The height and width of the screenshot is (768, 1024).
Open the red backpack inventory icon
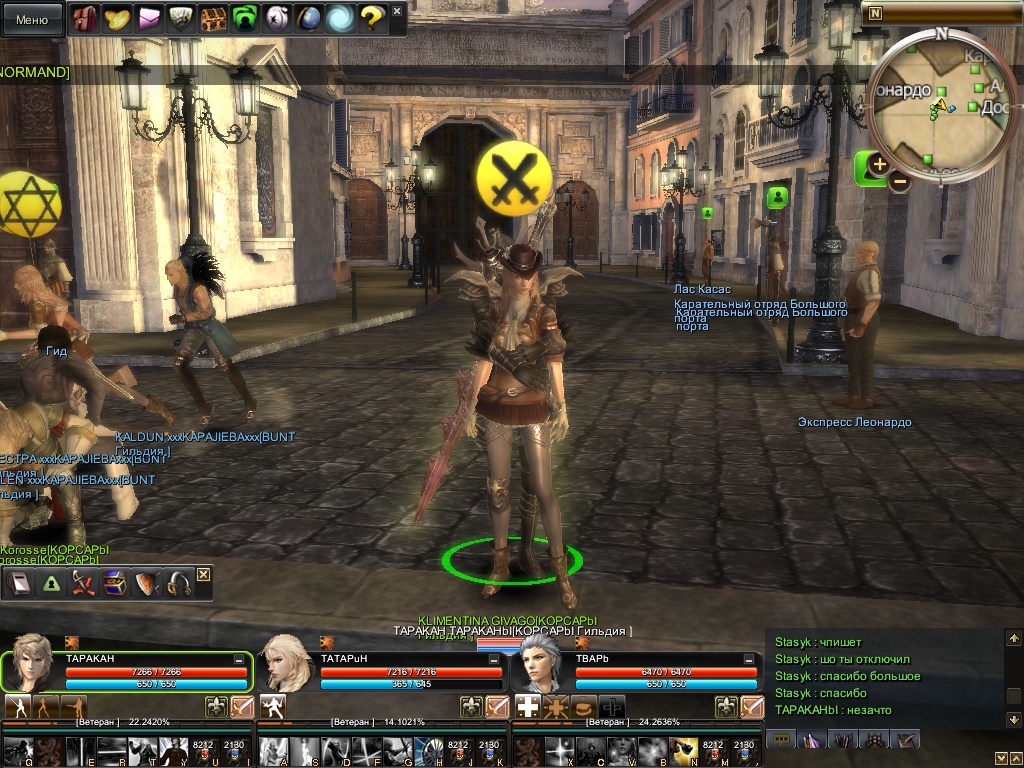click(83, 17)
